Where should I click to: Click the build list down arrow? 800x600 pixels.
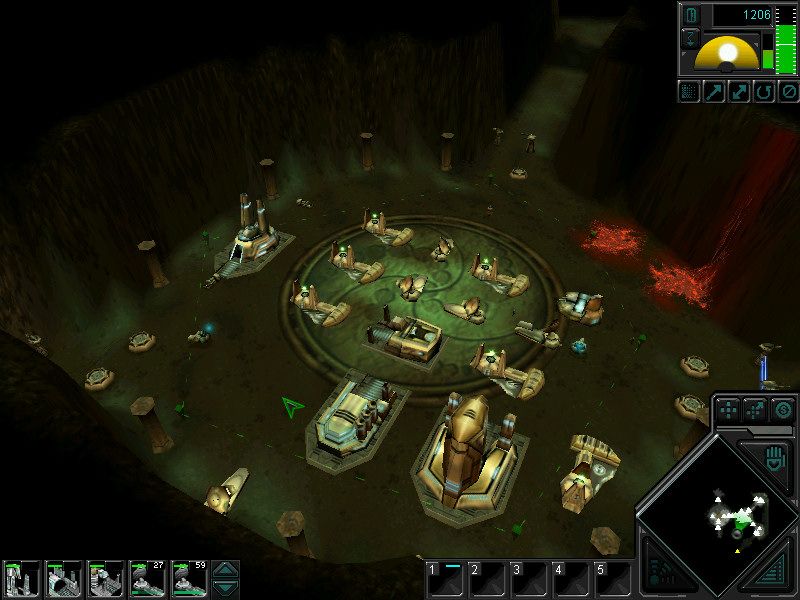click(x=227, y=589)
